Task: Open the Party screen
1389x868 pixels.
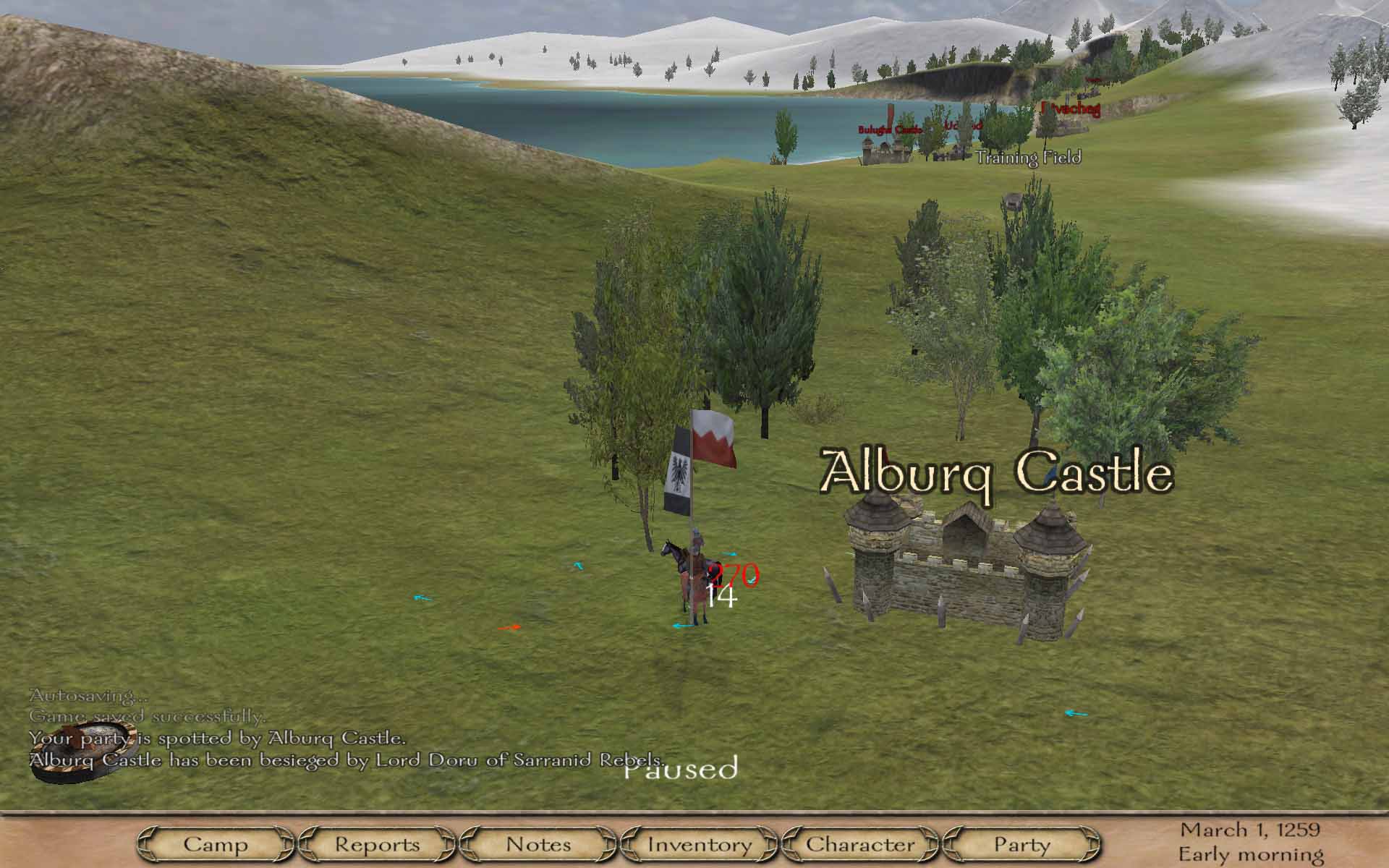Action: point(1021,844)
